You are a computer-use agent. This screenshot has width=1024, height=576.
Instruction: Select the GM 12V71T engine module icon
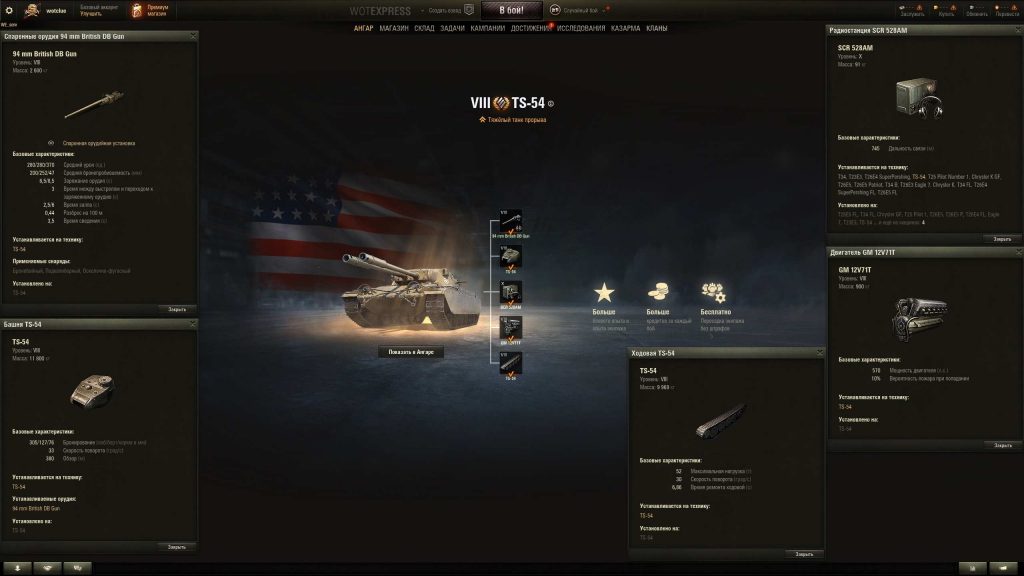point(511,327)
